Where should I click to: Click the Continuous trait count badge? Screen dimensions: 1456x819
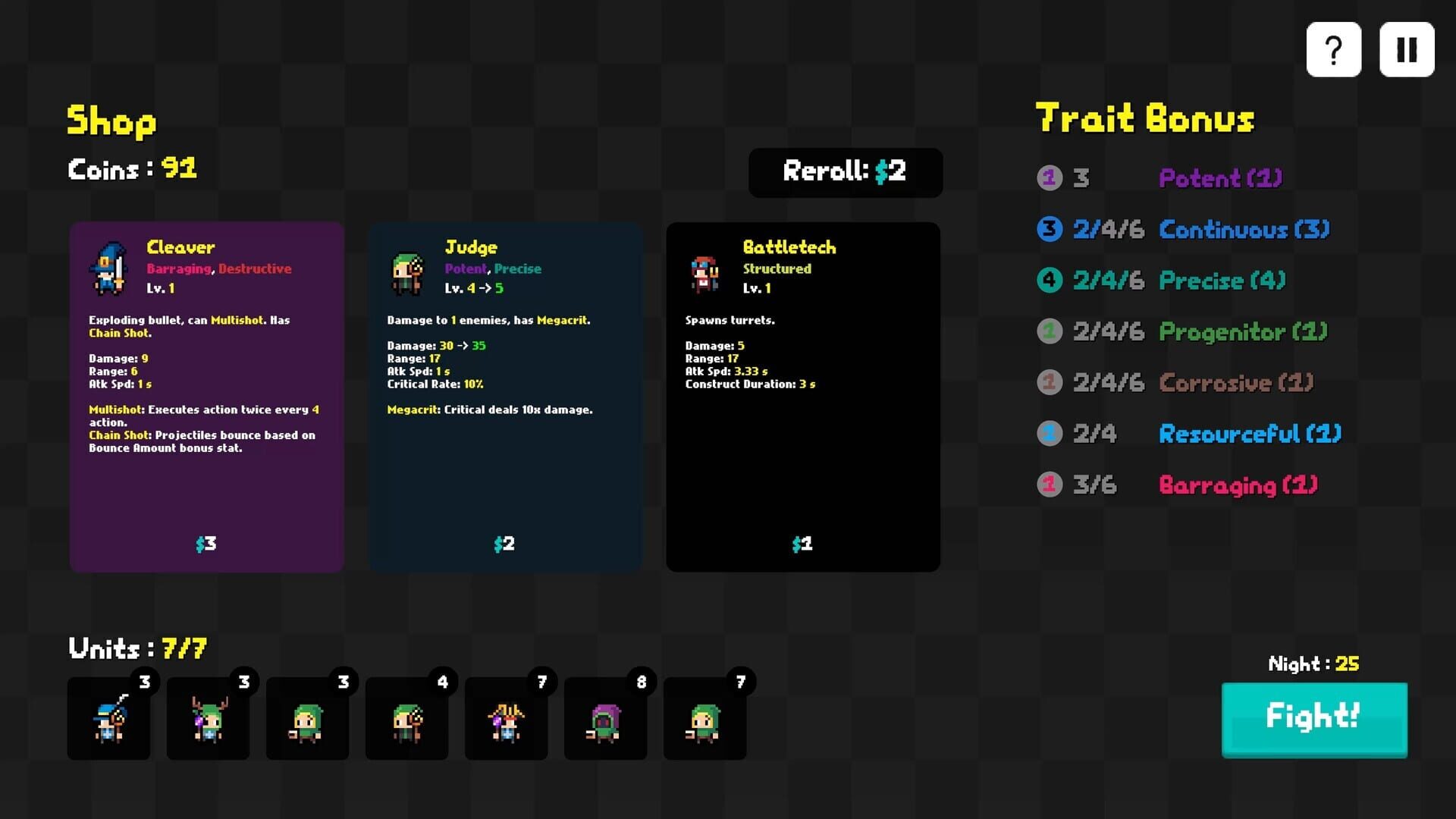pyautogui.click(x=1050, y=229)
